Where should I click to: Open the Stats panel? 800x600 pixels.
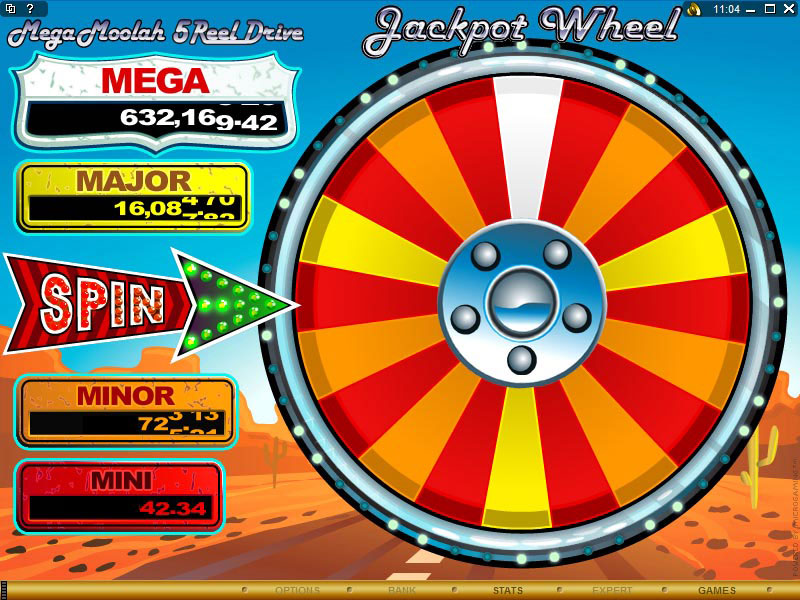click(507, 591)
